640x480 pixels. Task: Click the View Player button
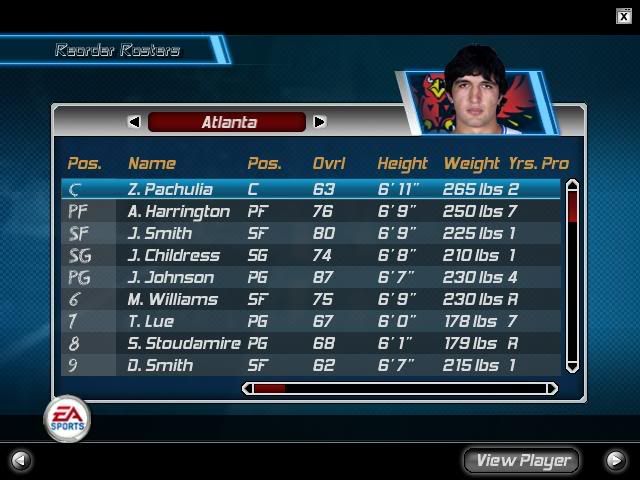(522, 460)
